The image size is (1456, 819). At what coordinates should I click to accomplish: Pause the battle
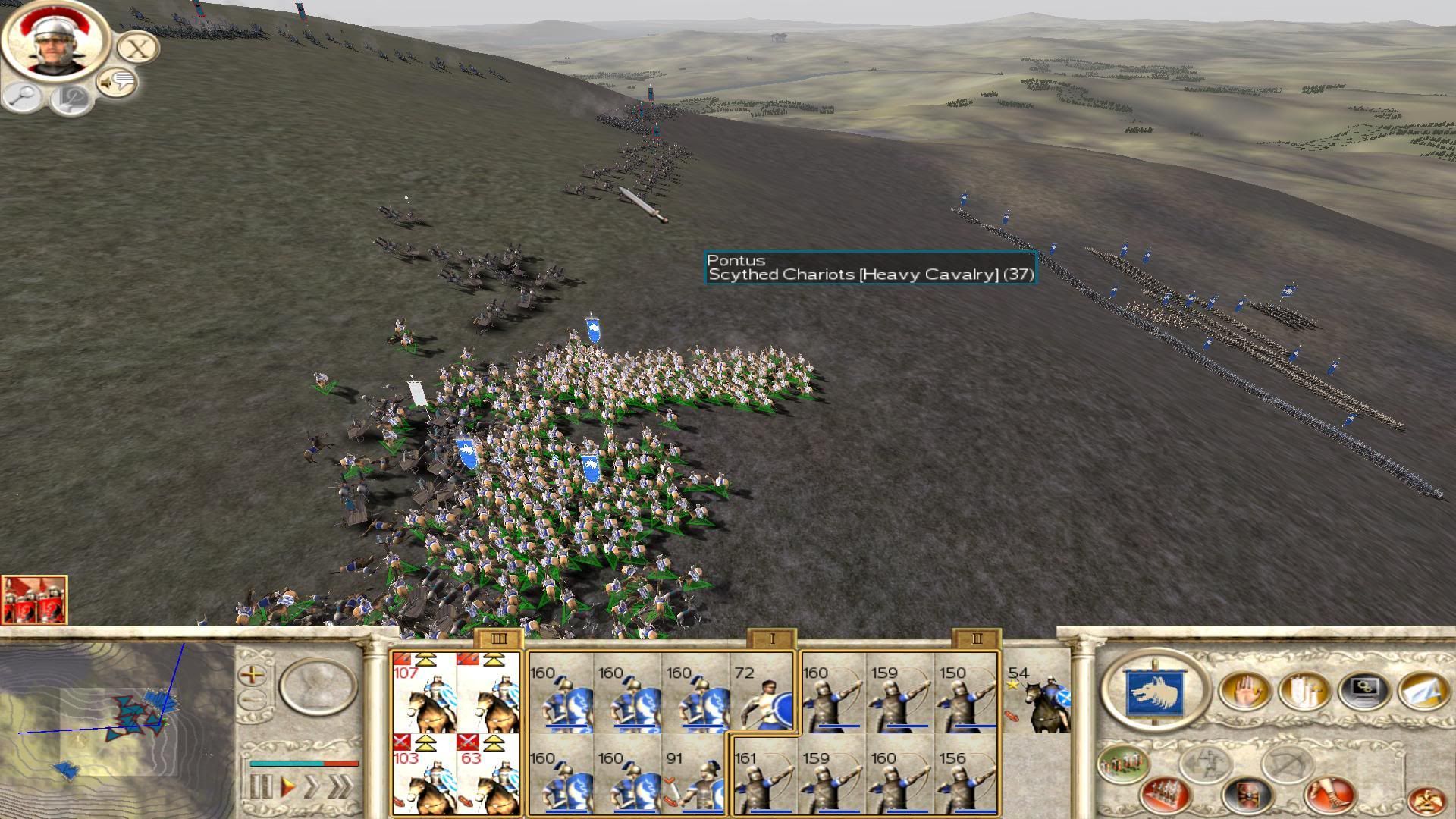(x=260, y=786)
